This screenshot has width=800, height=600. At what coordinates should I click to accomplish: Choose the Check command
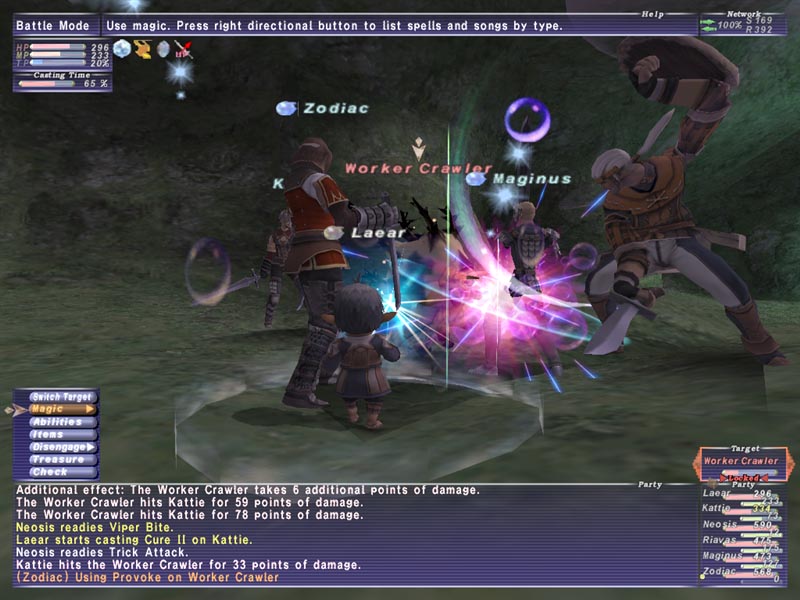tap(62, 472)
